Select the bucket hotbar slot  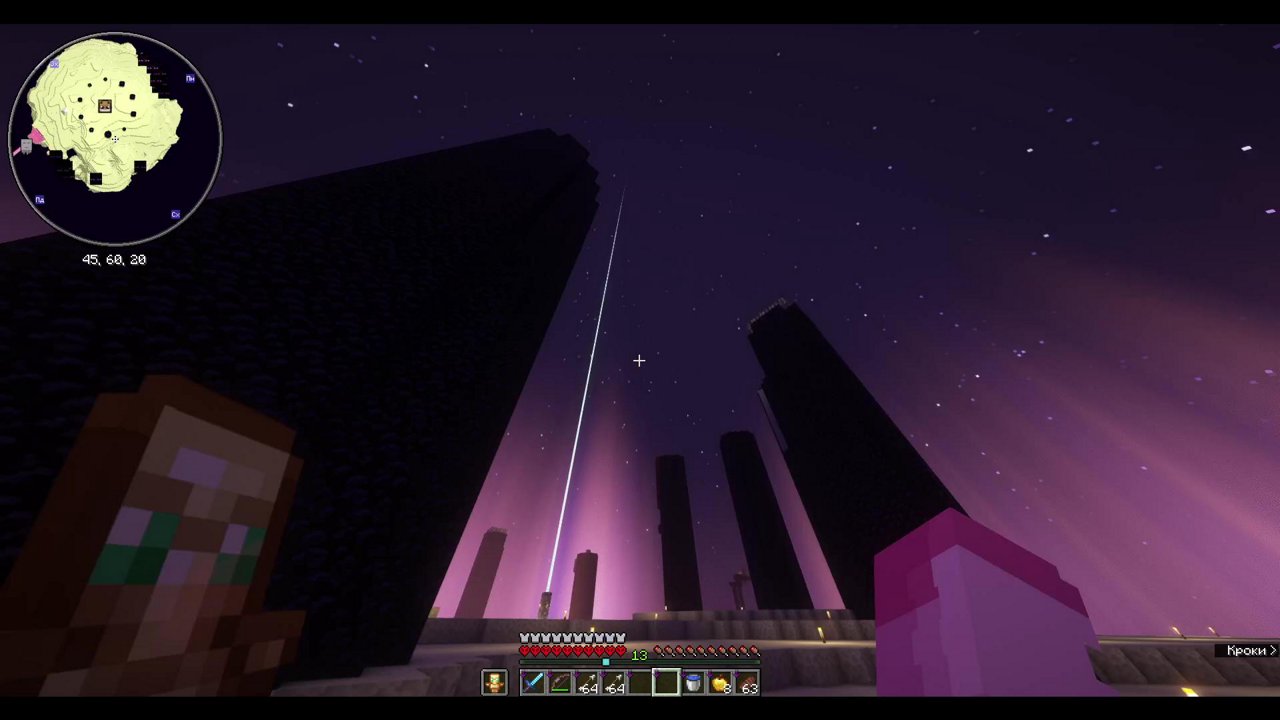[x=693, y=683]
